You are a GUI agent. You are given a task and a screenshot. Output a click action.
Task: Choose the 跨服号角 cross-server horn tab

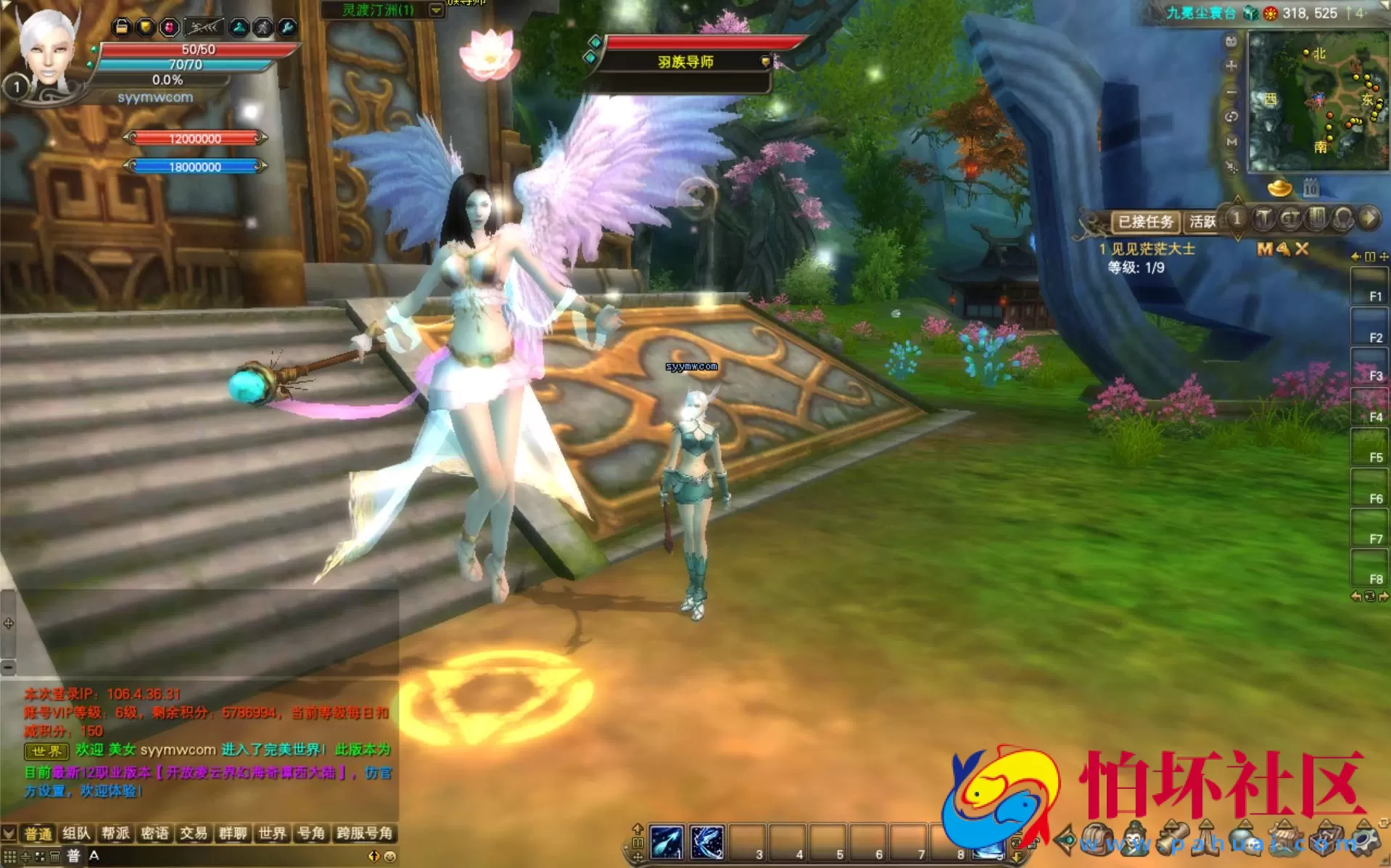[364, 833]
